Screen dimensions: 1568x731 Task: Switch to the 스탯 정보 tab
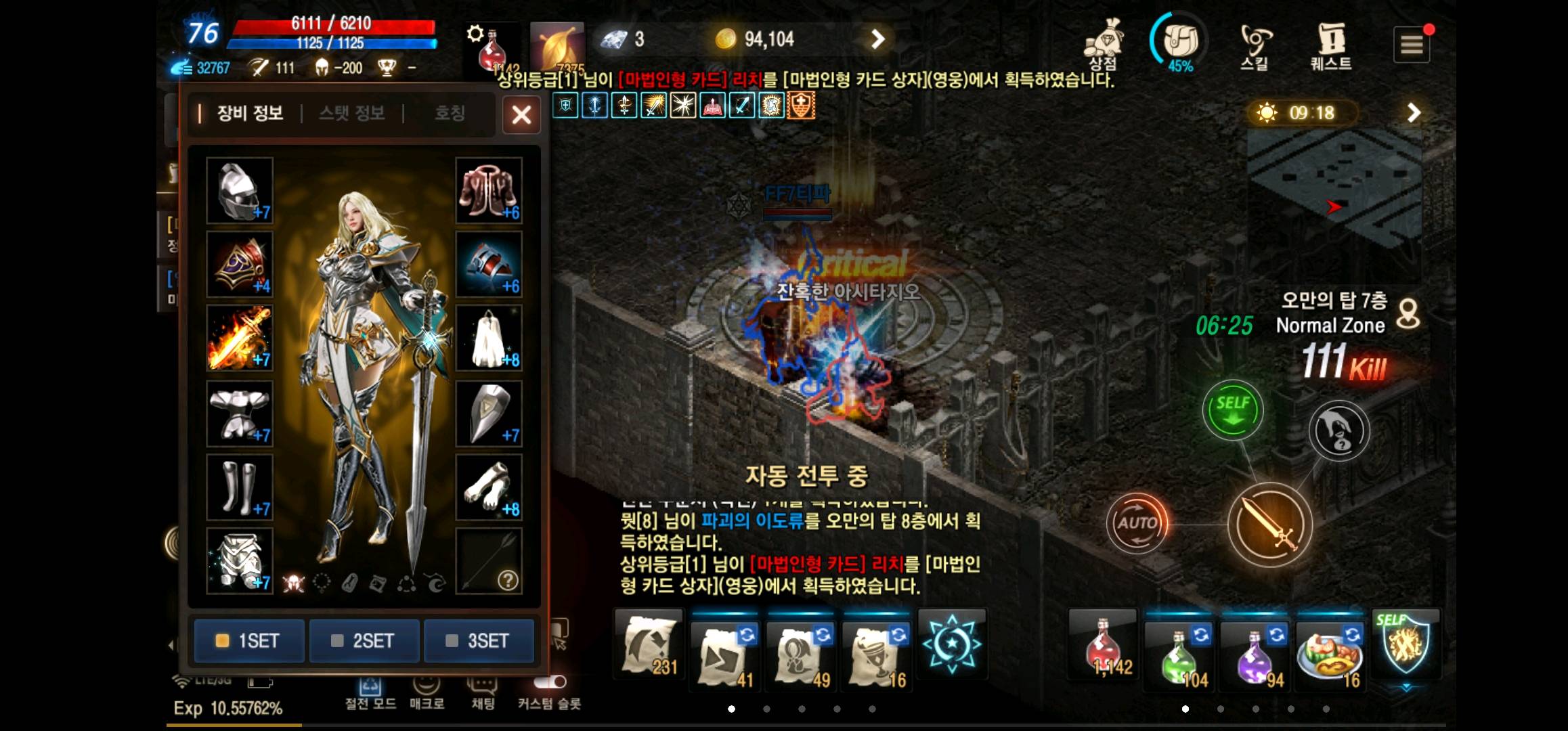tap(353, 114)
